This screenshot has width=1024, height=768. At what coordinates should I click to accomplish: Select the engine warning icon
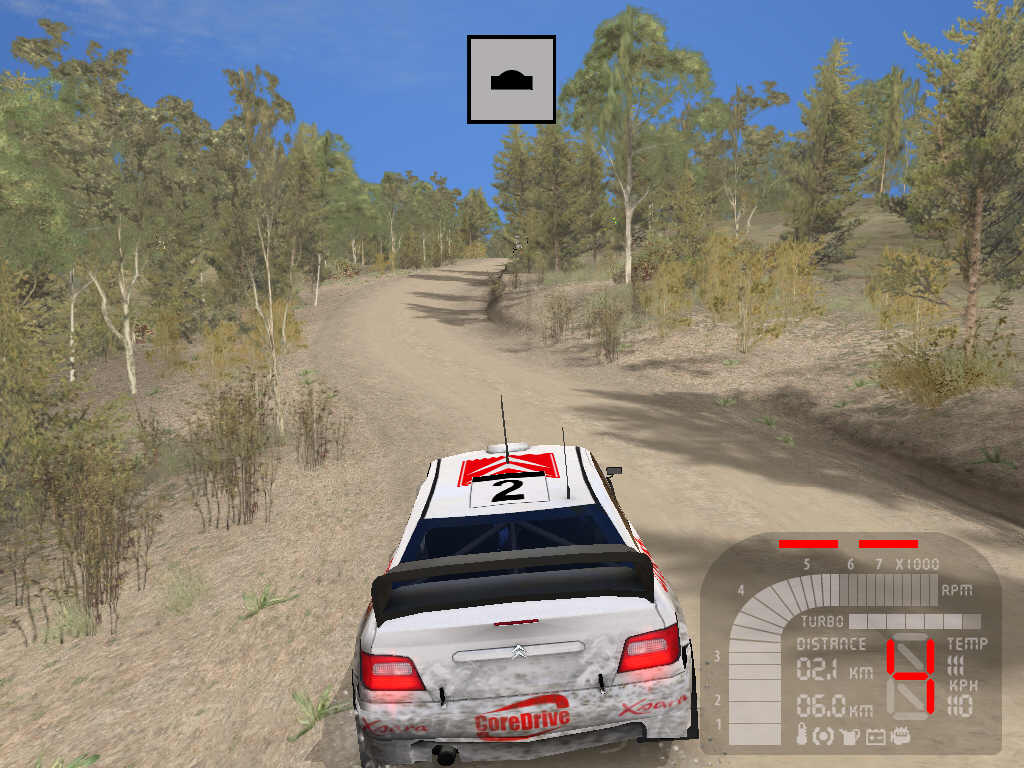(x=900, y=736)
